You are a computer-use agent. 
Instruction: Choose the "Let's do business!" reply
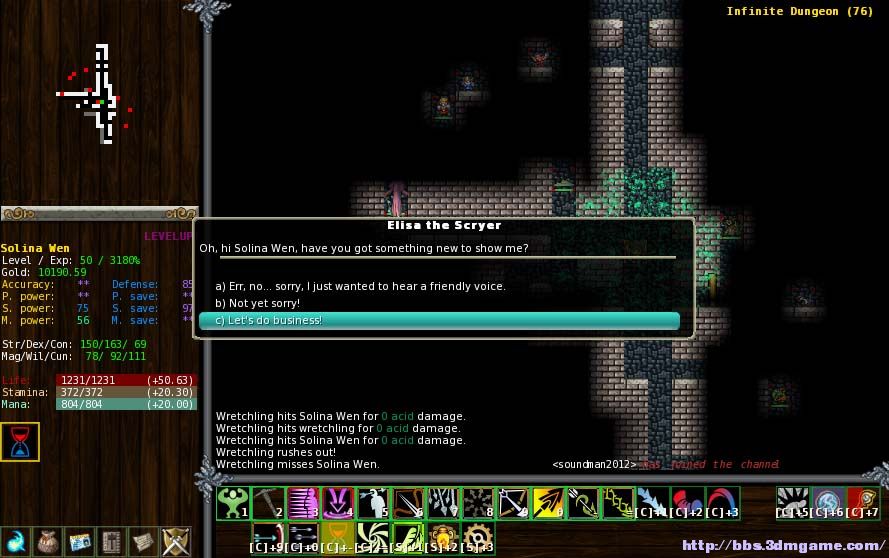click(438, 321)
